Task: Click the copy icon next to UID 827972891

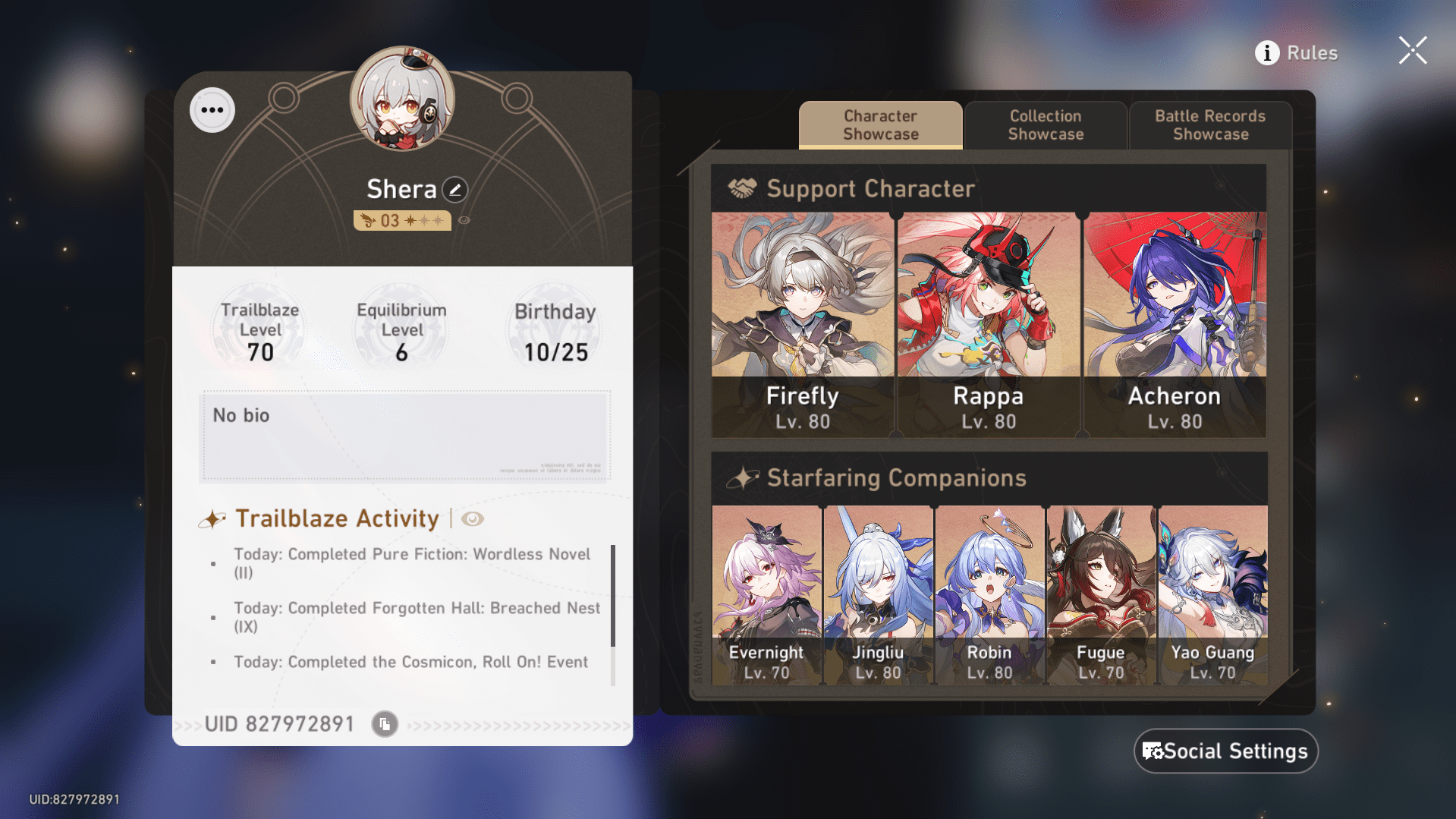Action: click(x=384, y=723)
